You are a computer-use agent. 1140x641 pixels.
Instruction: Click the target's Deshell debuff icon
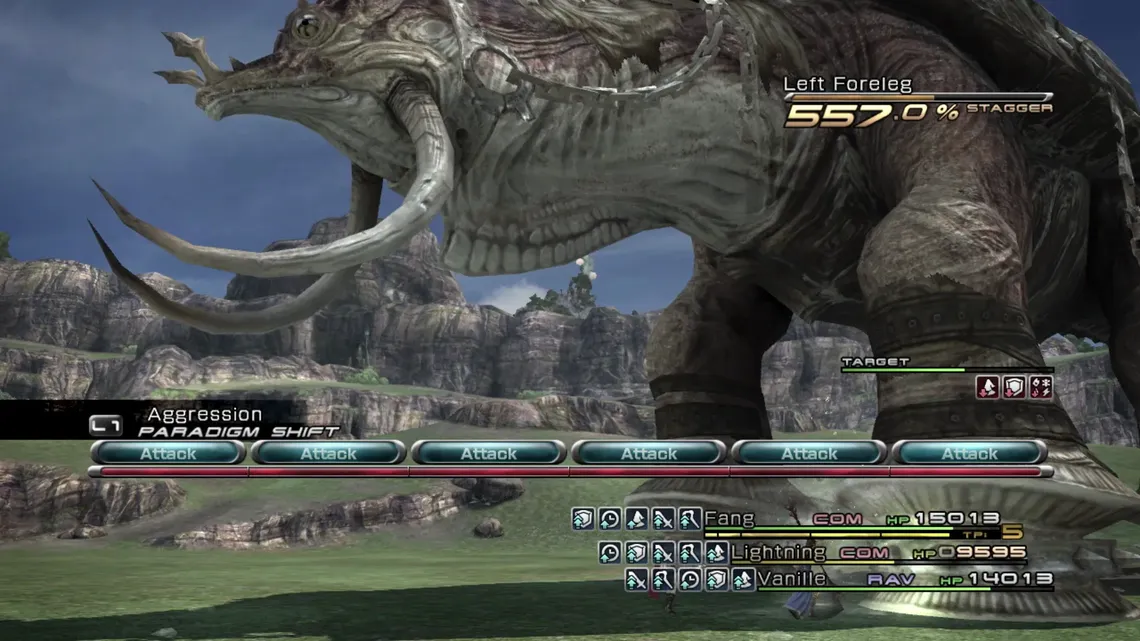pyautogui.click(x=988, y=387)
